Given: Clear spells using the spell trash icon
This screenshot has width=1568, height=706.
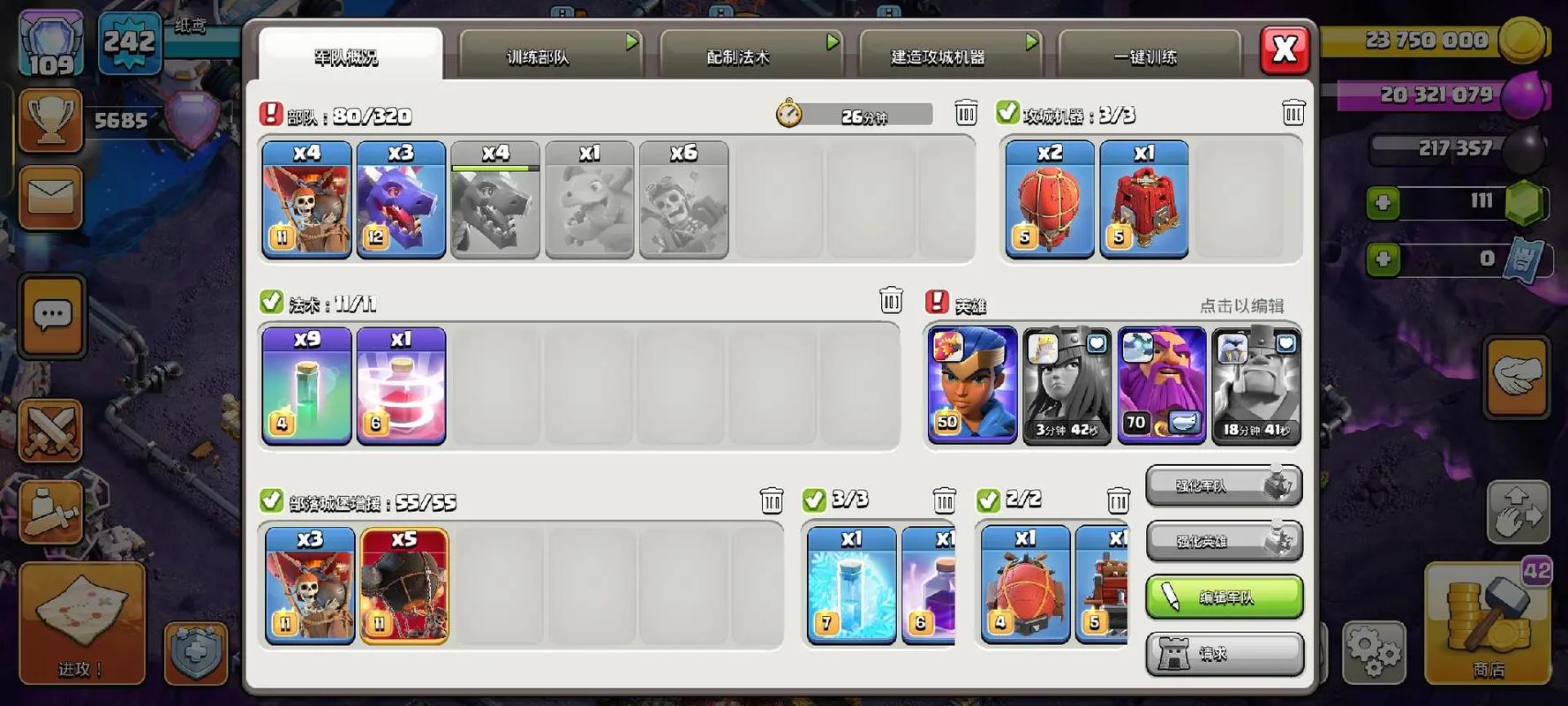Looking at the screenshot, I should click(x=890, y=300).
